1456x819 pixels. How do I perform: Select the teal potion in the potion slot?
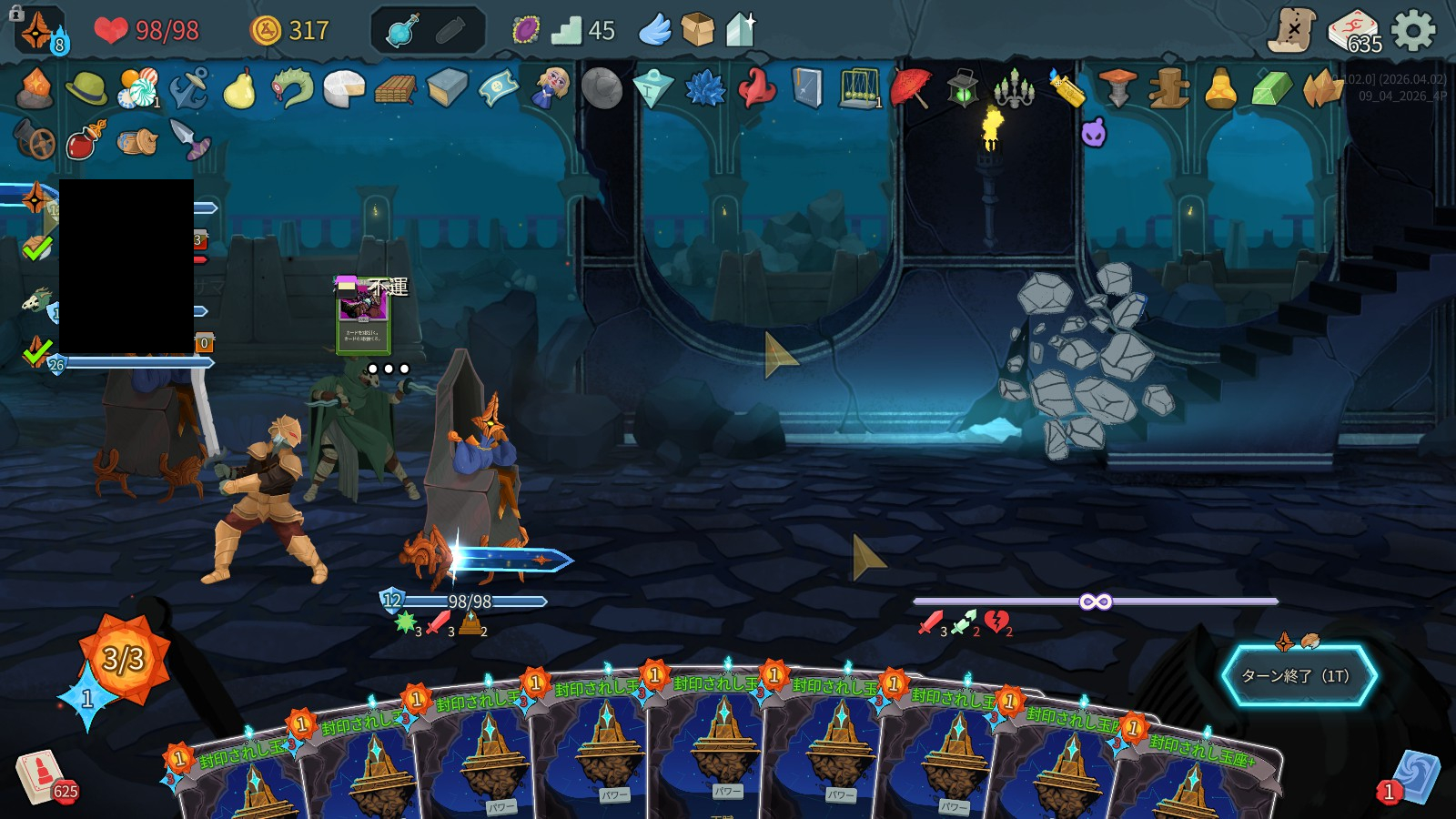coord(401,31)
